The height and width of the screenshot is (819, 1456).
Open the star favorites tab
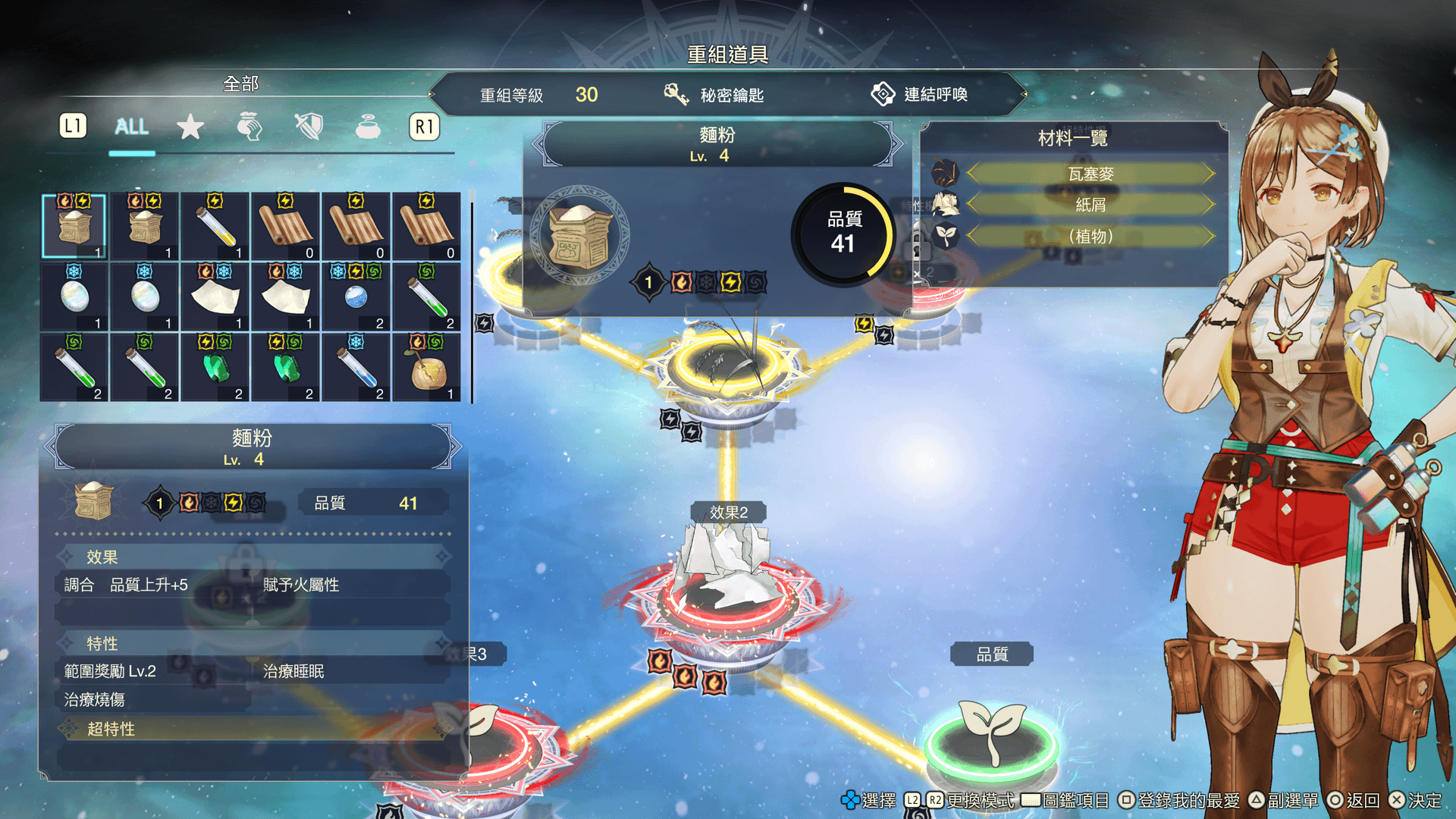190,127
